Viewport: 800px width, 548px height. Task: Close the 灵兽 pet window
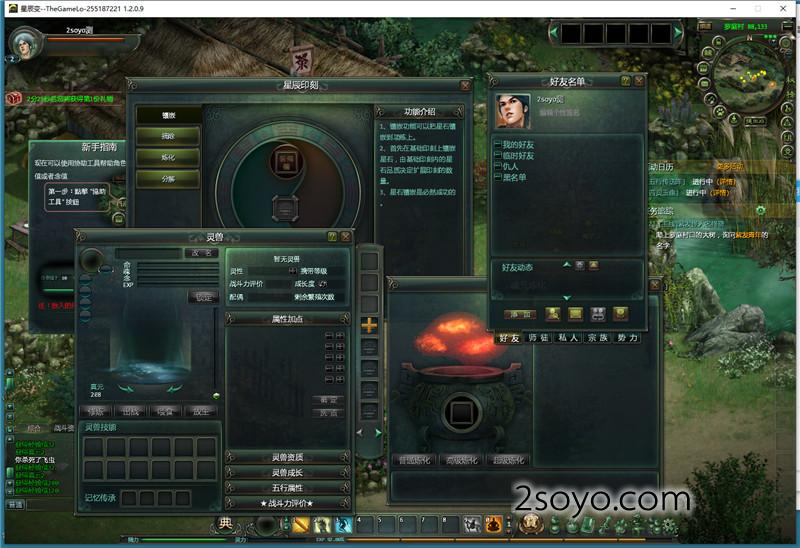[x=345, y=236]
